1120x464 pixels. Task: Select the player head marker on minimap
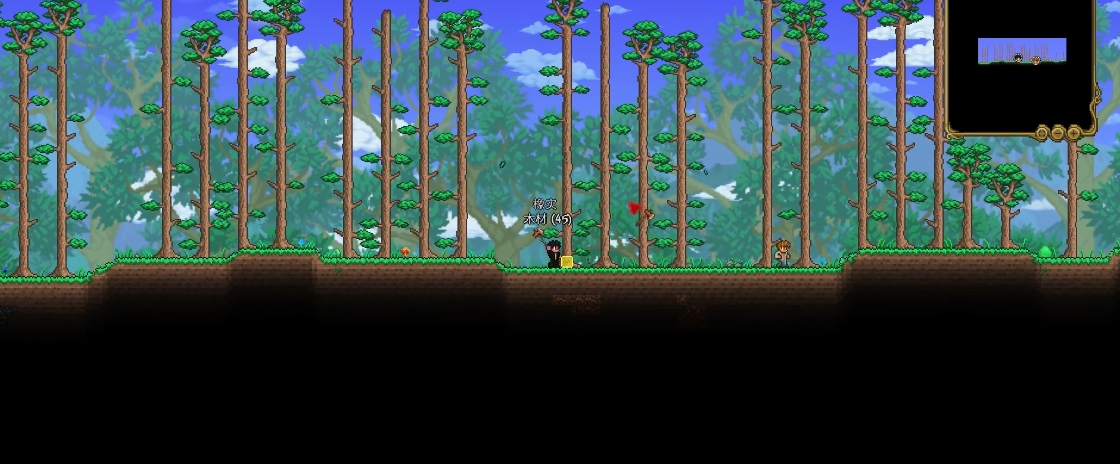tap(1018, 58)
